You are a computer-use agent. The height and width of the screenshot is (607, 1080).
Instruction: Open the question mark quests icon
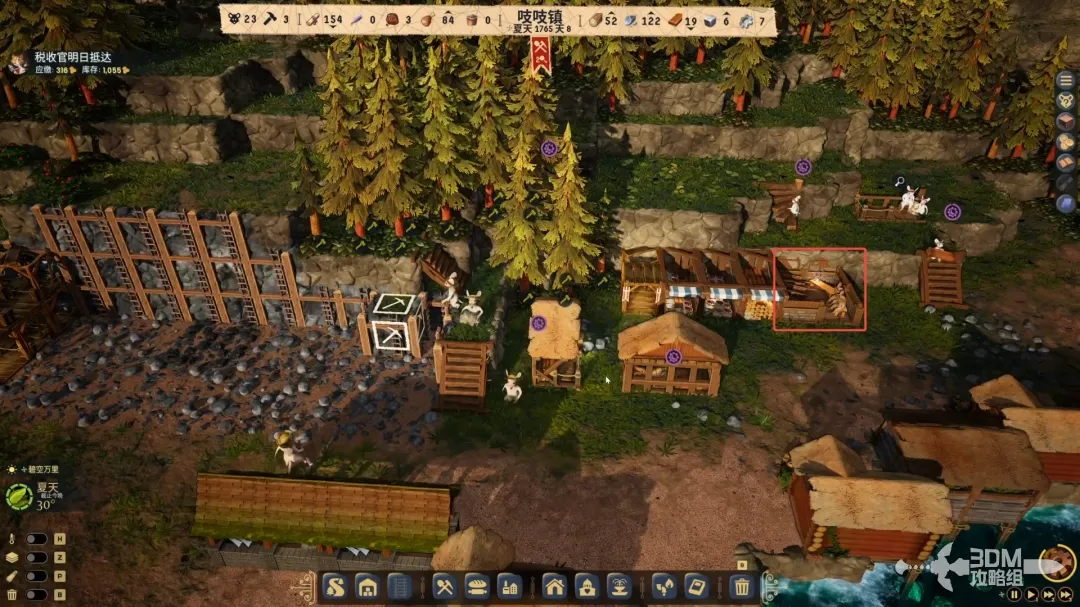pyautogui.click(x=1066, y=100)
